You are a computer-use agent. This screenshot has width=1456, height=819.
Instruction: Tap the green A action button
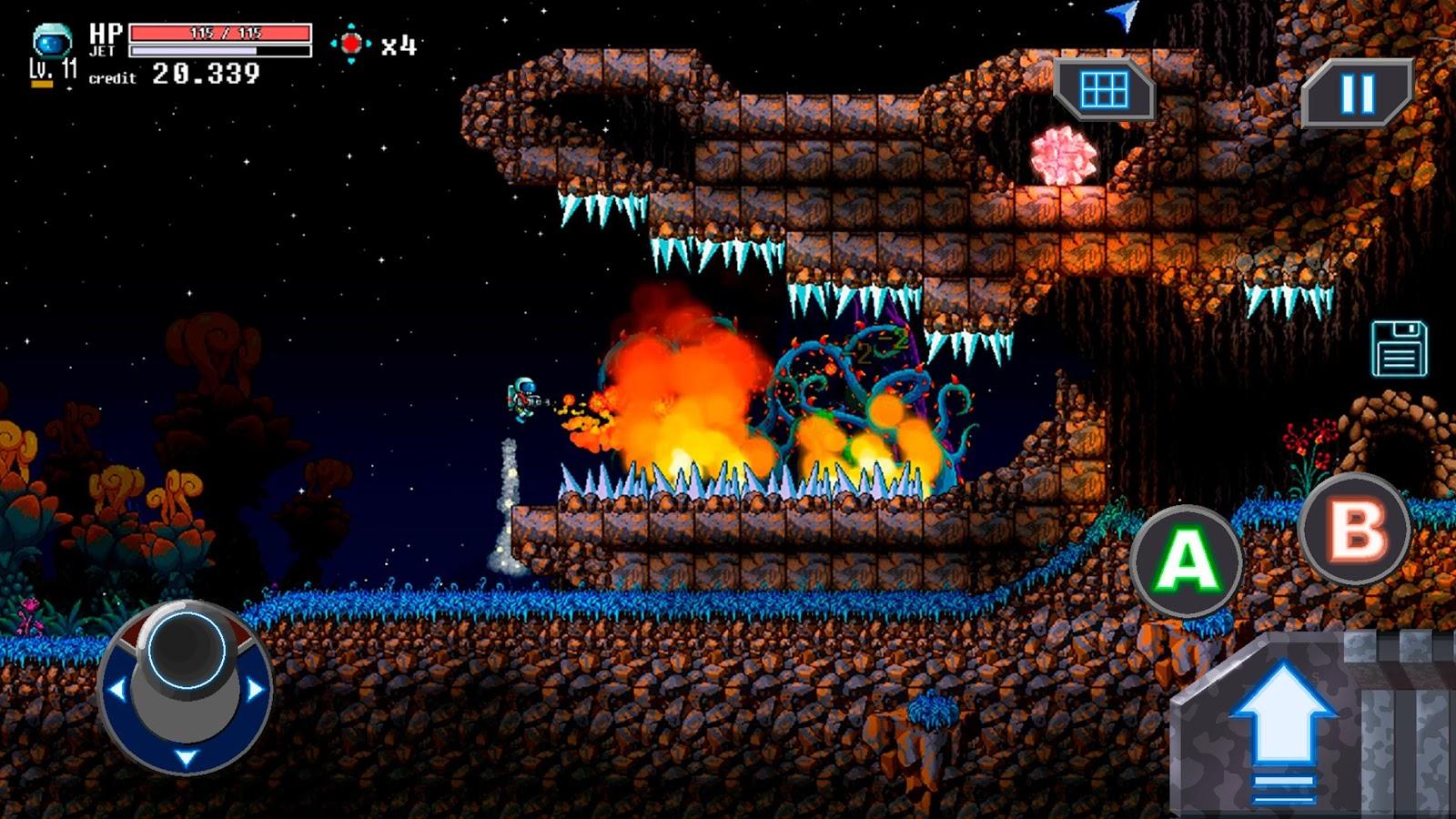tap(1186, 560)
